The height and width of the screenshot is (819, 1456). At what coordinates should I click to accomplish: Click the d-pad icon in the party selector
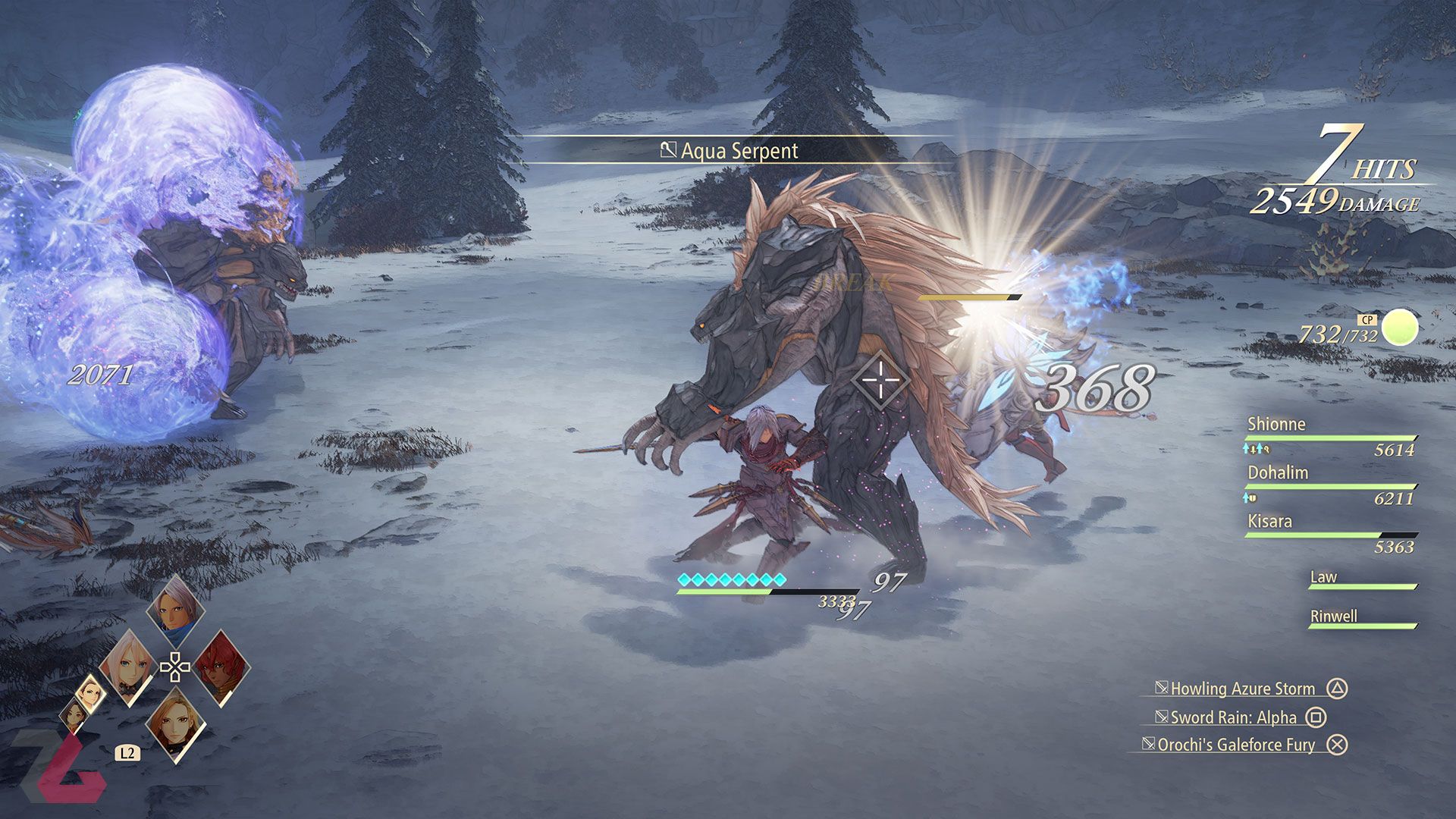tap(175, 666)
